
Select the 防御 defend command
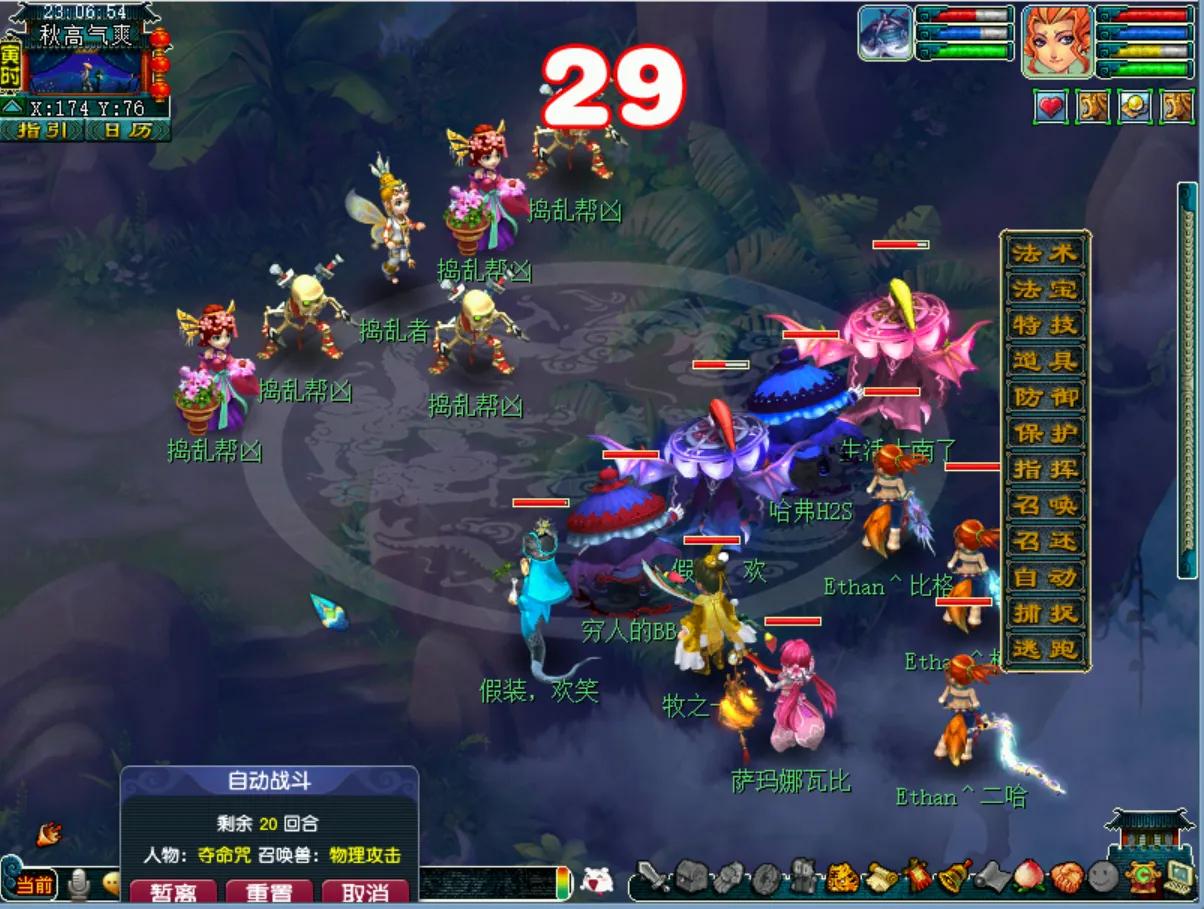click(x=1045, y=396)
